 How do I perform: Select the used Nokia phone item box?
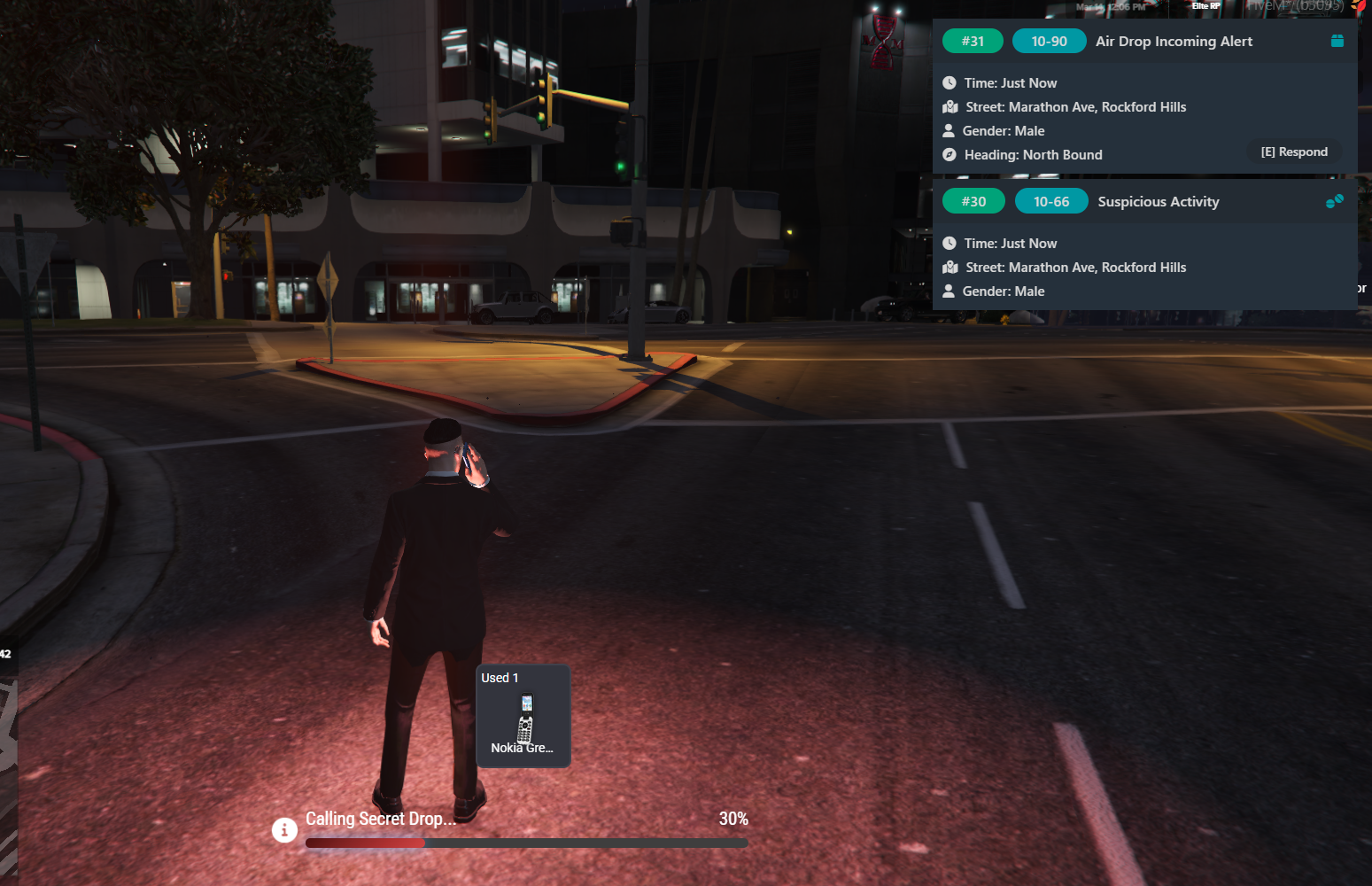(x=523, y=716)
